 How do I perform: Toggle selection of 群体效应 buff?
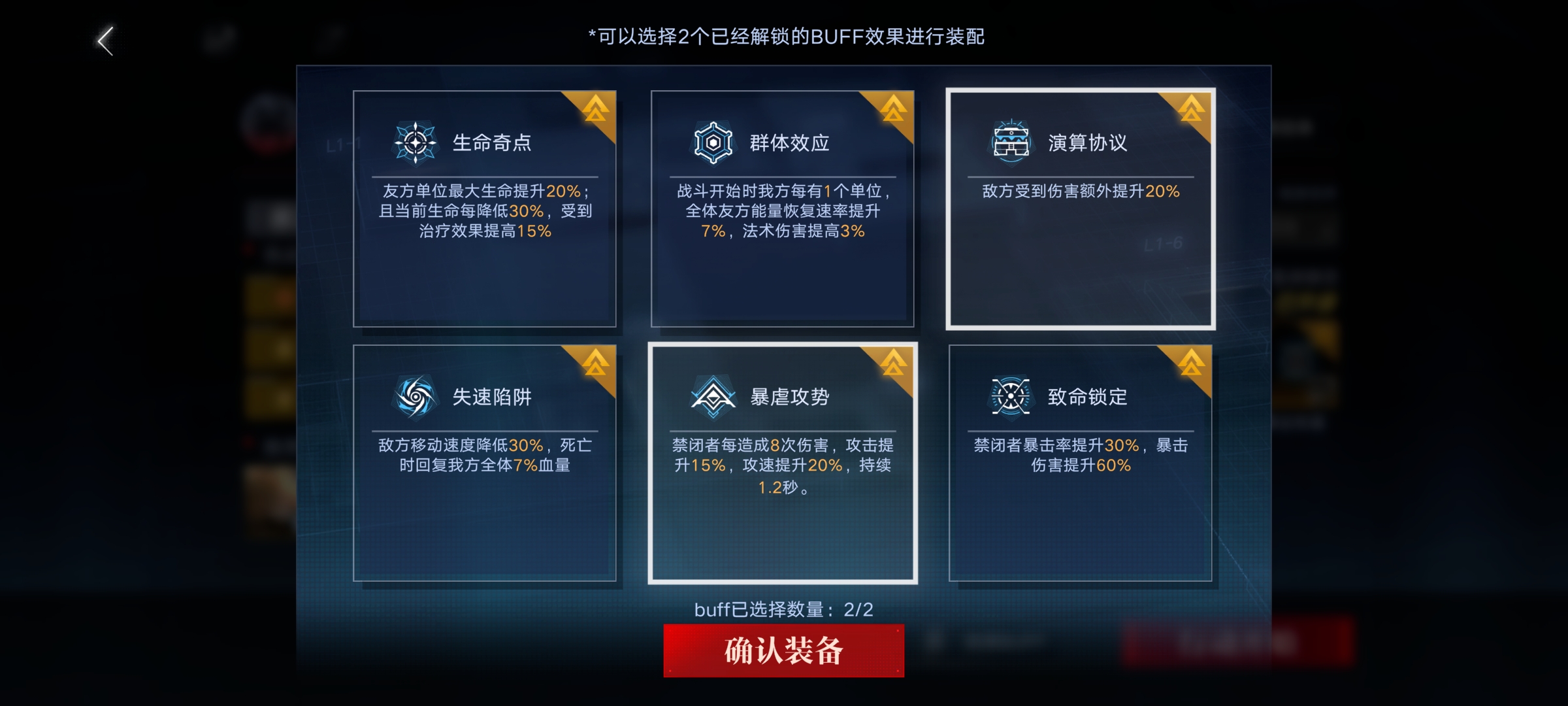(783, 209)
